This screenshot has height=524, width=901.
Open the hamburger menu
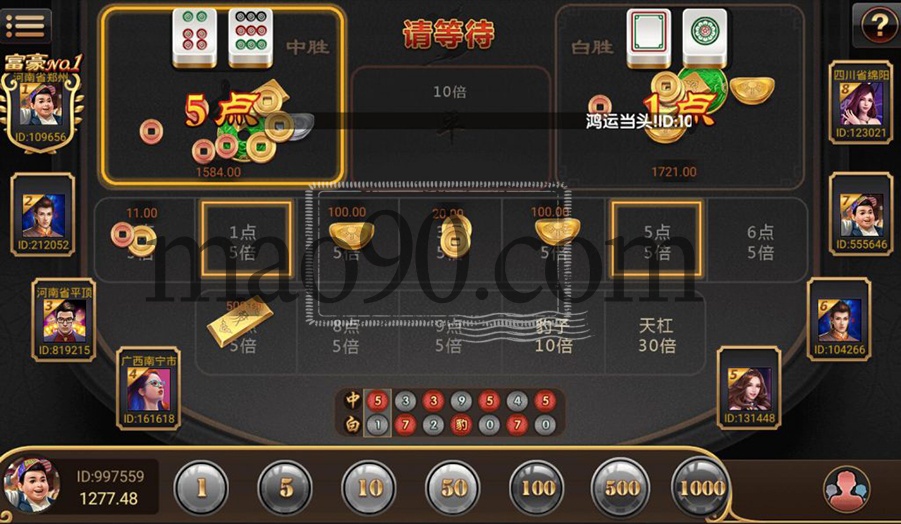pyautogui.click(x=25, y=26)
